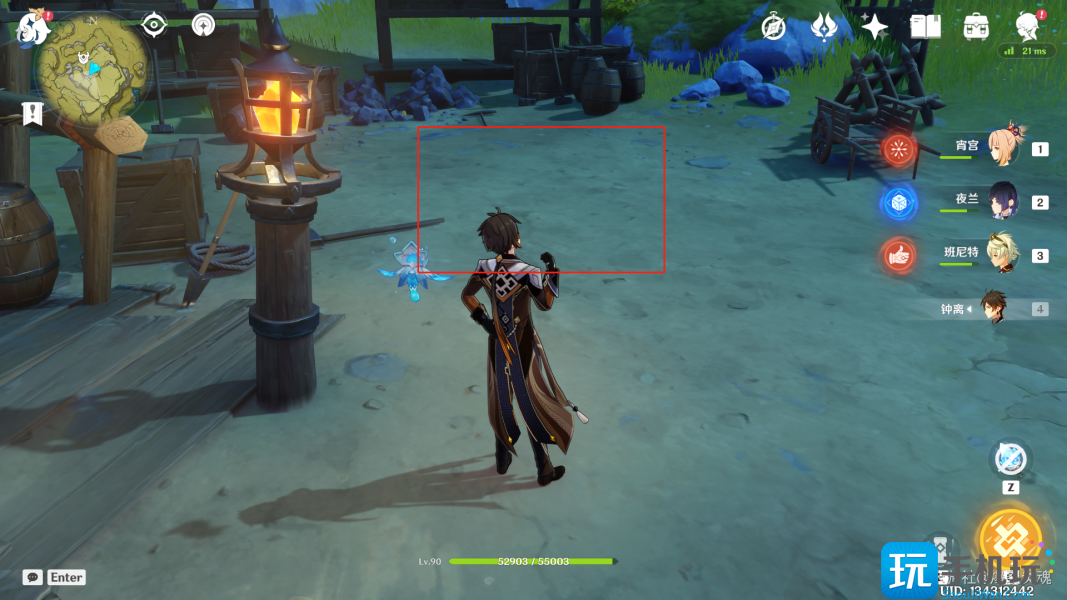Open the Paimon main menu
Screen dimensions: 1067x600
(x=34, y=25)
